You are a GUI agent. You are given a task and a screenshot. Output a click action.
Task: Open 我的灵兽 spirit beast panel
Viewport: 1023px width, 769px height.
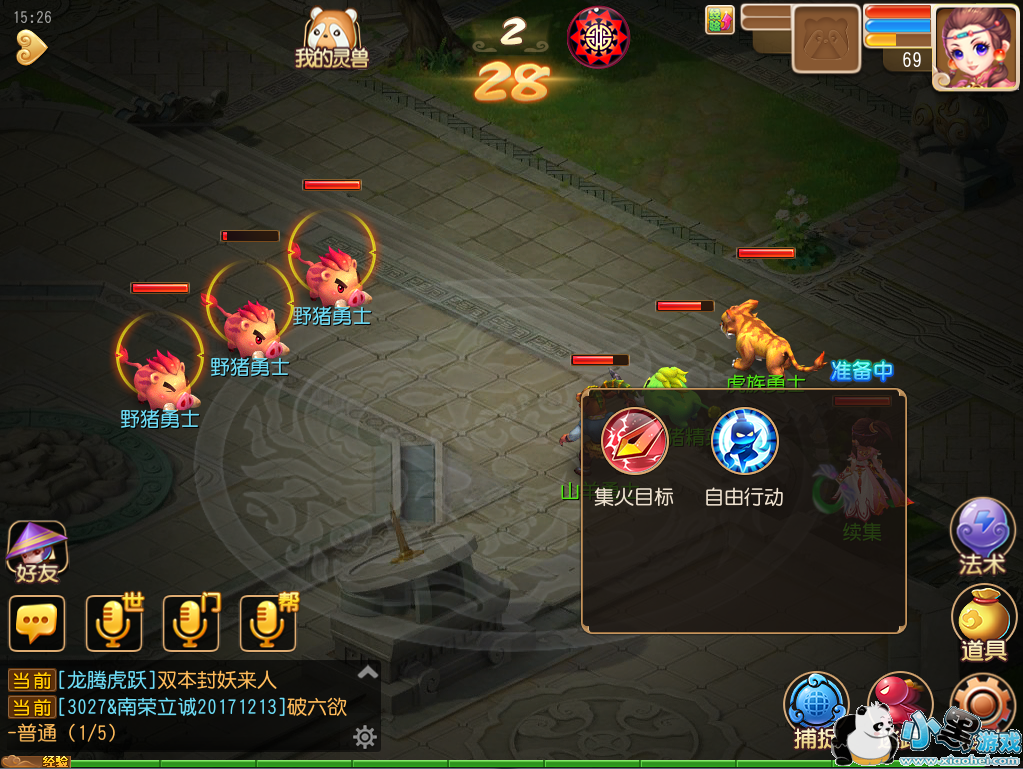[332, 38]
